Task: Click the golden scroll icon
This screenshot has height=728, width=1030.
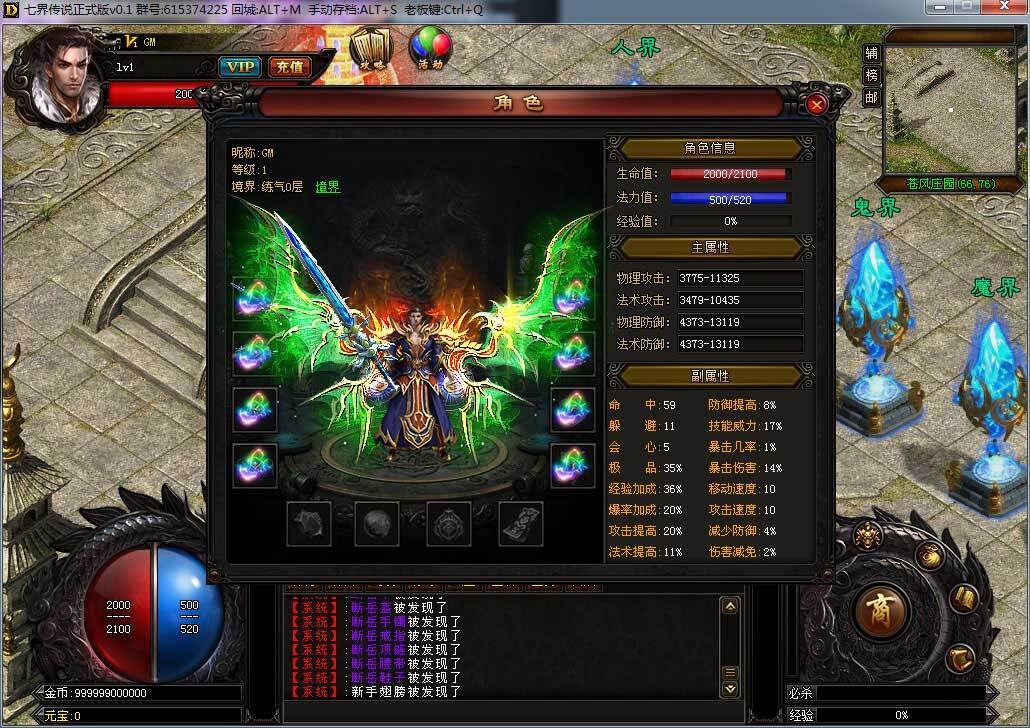Action: pyautogui.click(x=960, y=657)
